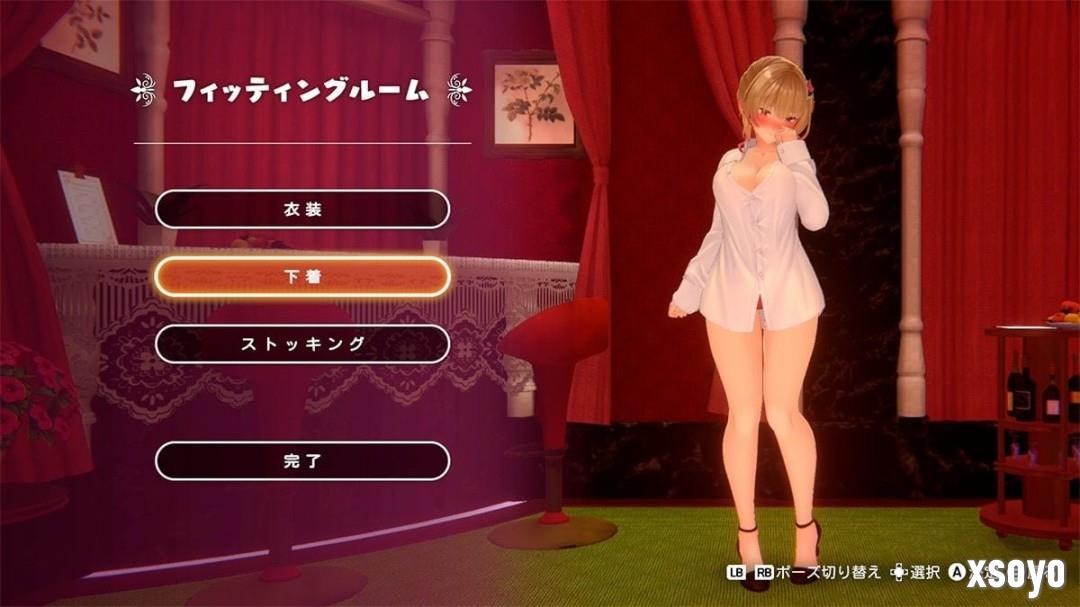The image size is (1080, 607).
Task: Choose the ストッキング stockings entry
Action: [302, 344]
